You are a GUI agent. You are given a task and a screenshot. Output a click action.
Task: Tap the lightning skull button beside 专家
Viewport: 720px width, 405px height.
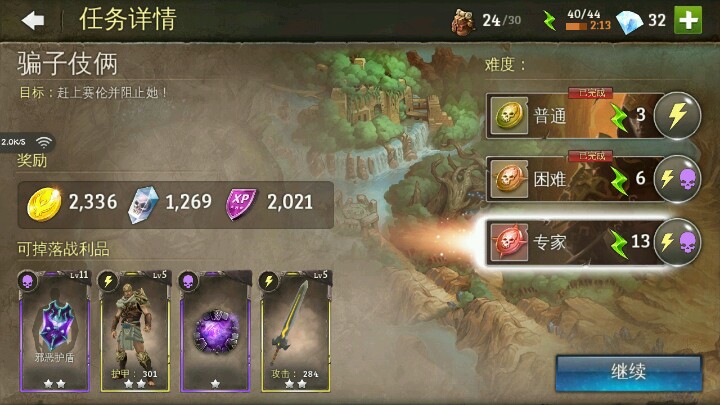pyautogui.click(x=675, y=242)
